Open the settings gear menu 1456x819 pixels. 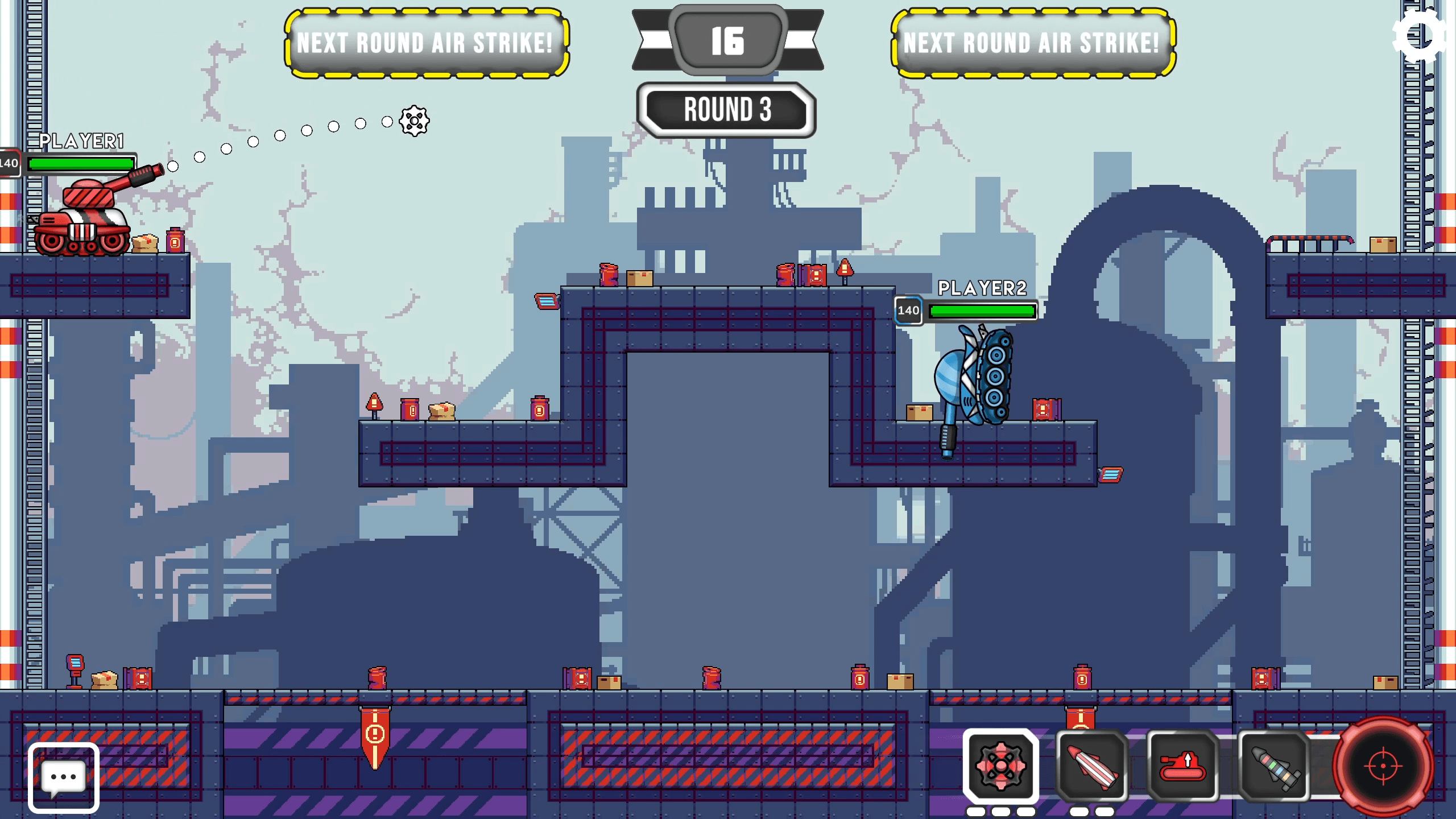coord(1420,35)
